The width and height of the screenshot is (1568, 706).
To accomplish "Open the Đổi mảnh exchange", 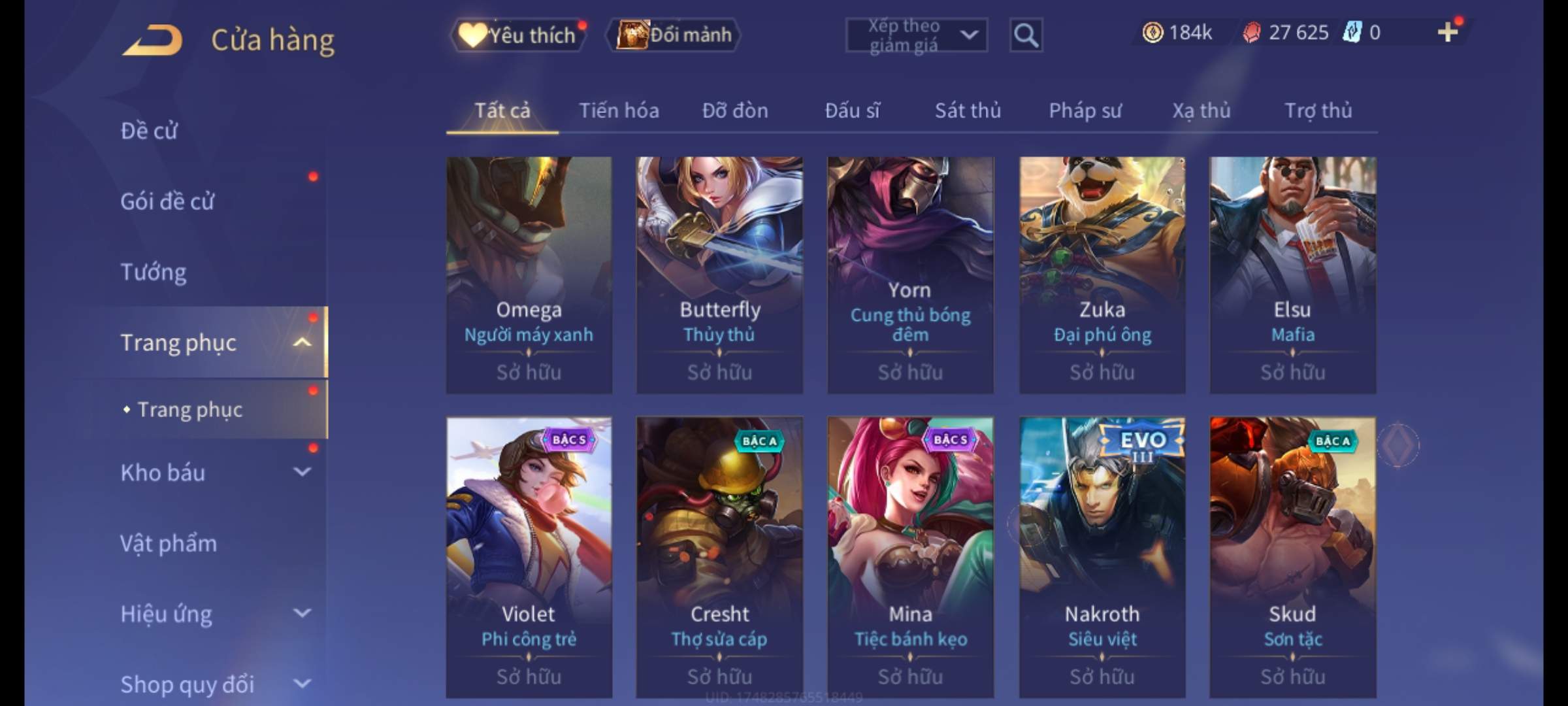I will [x=674, y=35].
